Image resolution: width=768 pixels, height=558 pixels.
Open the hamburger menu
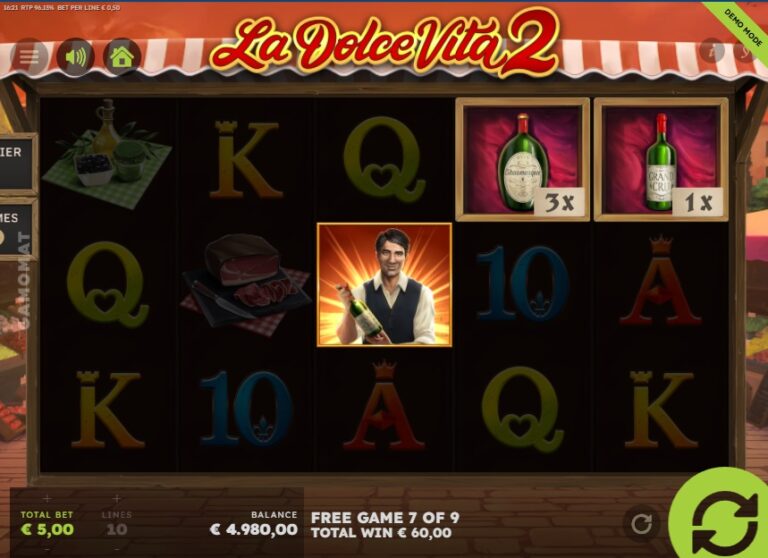(30, 56)
